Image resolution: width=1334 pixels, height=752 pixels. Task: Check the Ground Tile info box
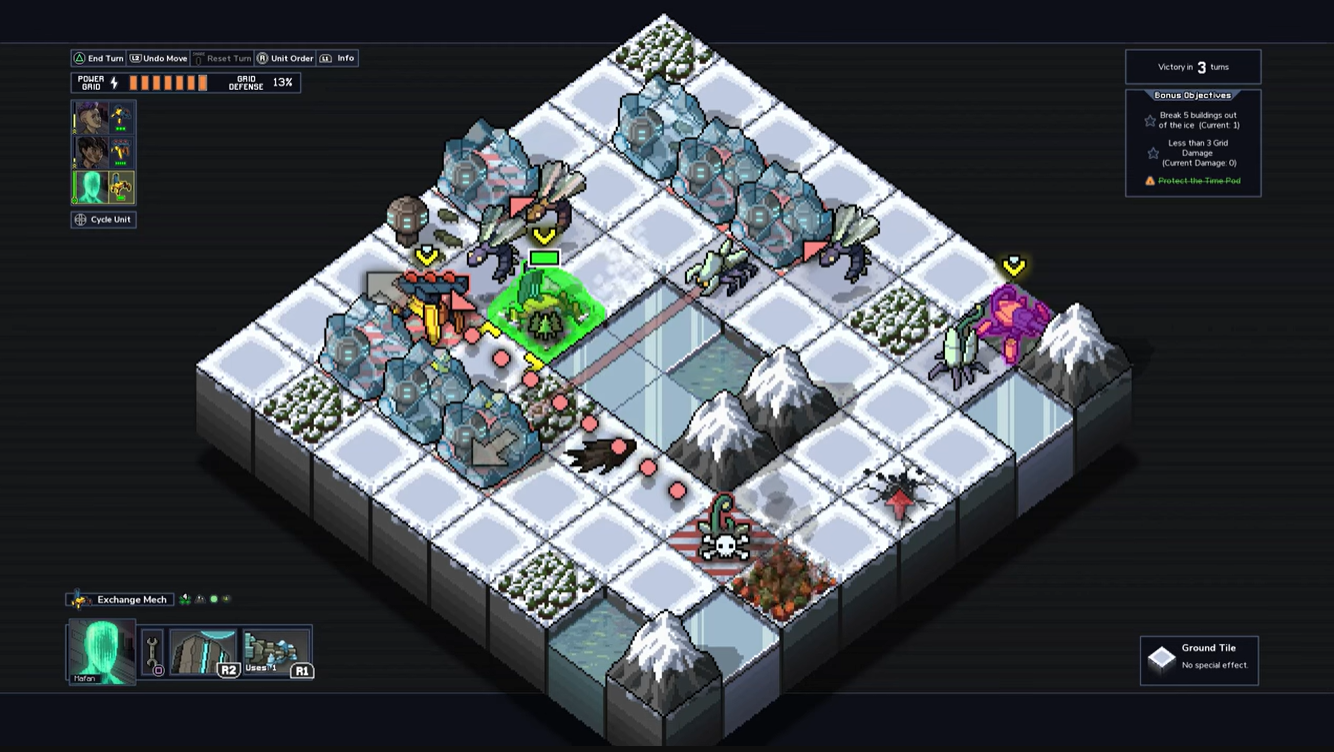(x=1199, y=660)
